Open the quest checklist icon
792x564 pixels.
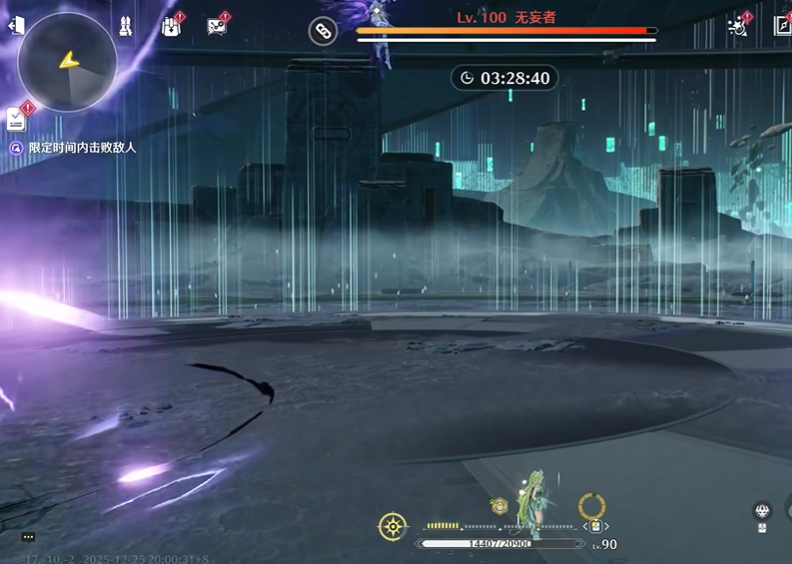tap(17, 119)
